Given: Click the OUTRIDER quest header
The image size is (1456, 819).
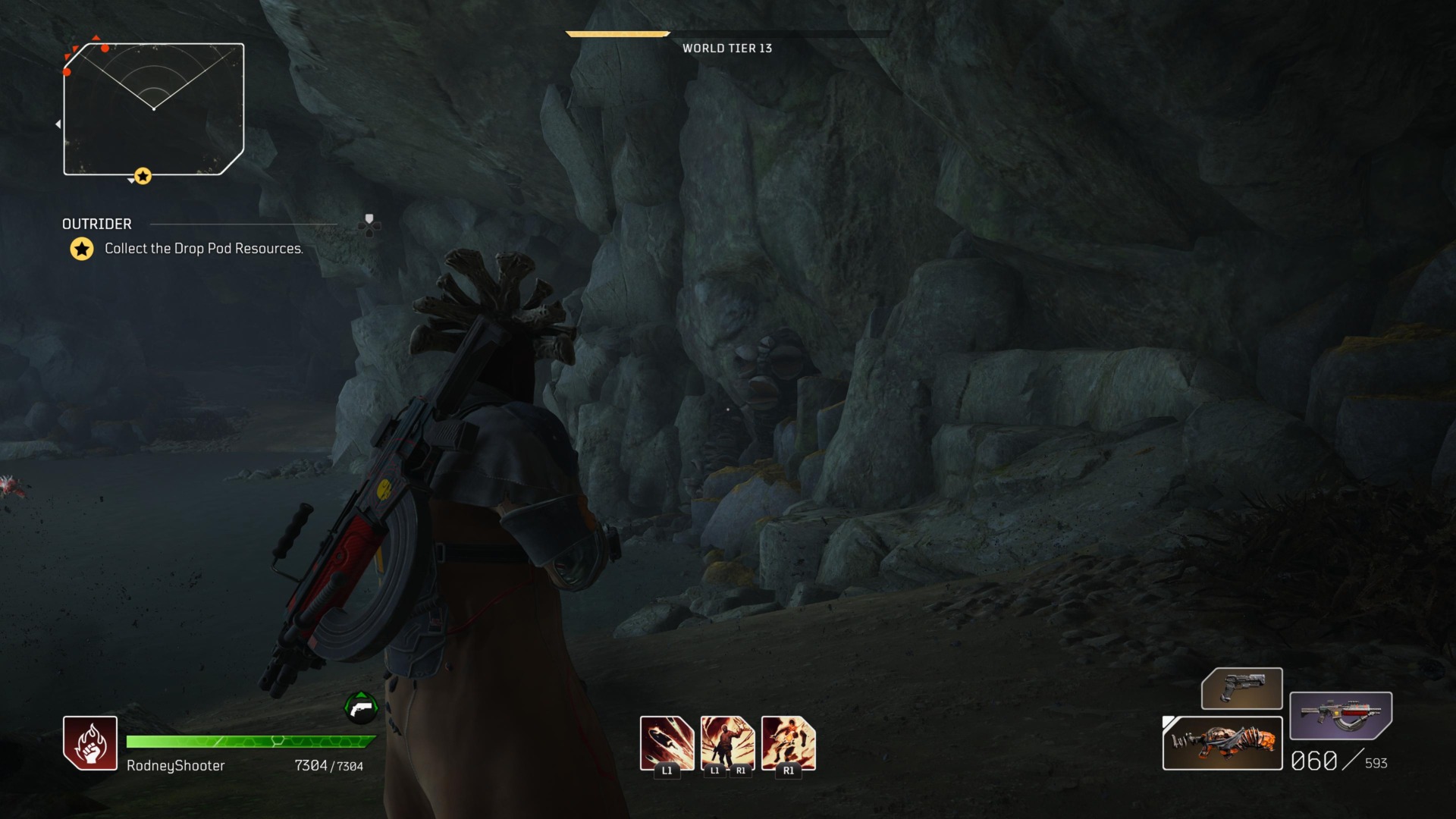Looking at the screenshot, I should [x=96, y=224].
